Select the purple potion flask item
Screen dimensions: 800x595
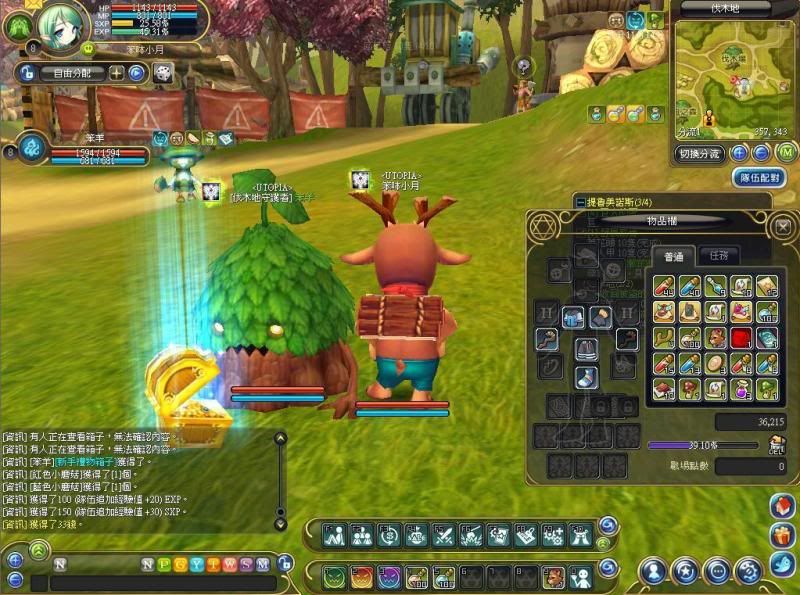click(x=741, y=388)
